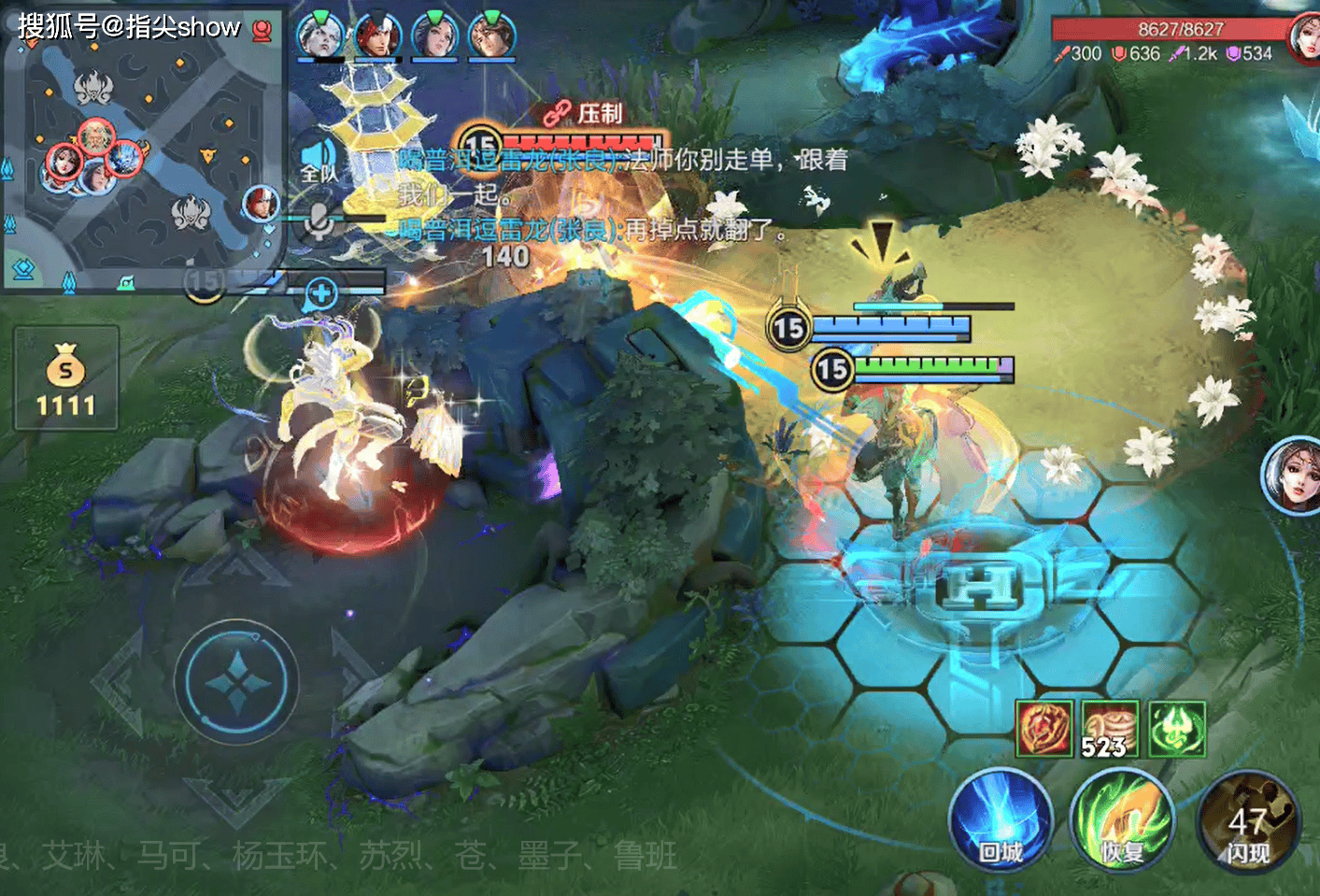The height and width of the screenshot is (896, 1320).
Task: Use the red armor active item
Action: [1044, 729]
